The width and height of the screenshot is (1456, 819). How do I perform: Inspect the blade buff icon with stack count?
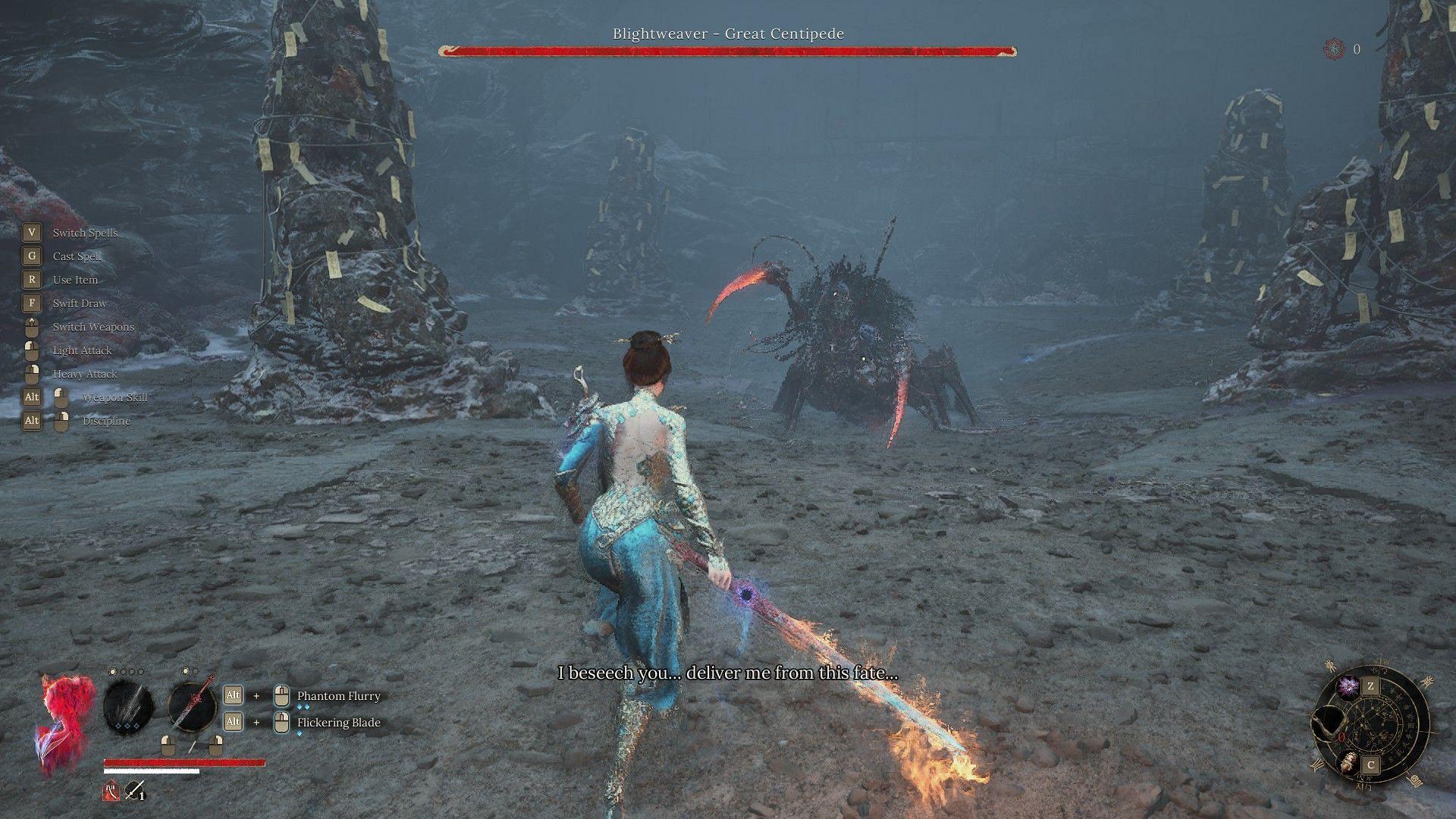pos(134,792)
